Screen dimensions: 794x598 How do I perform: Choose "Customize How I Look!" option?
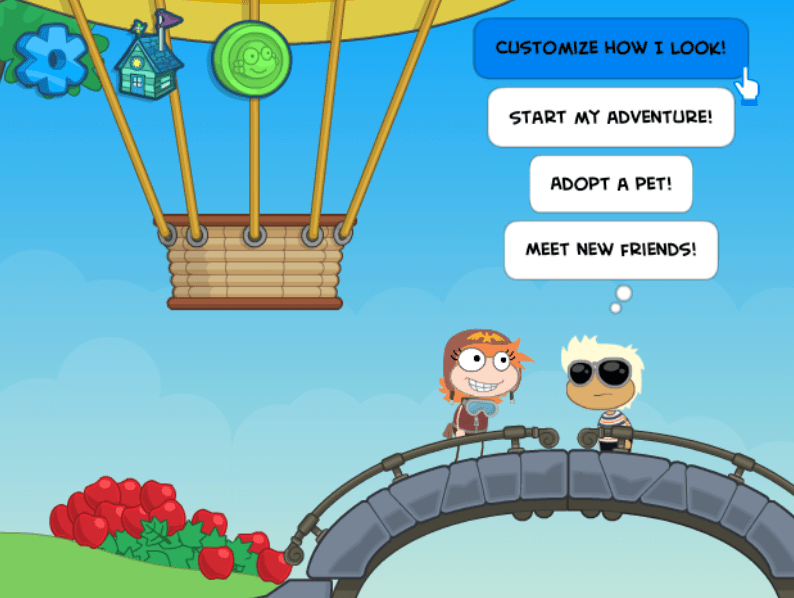(610, 48)
